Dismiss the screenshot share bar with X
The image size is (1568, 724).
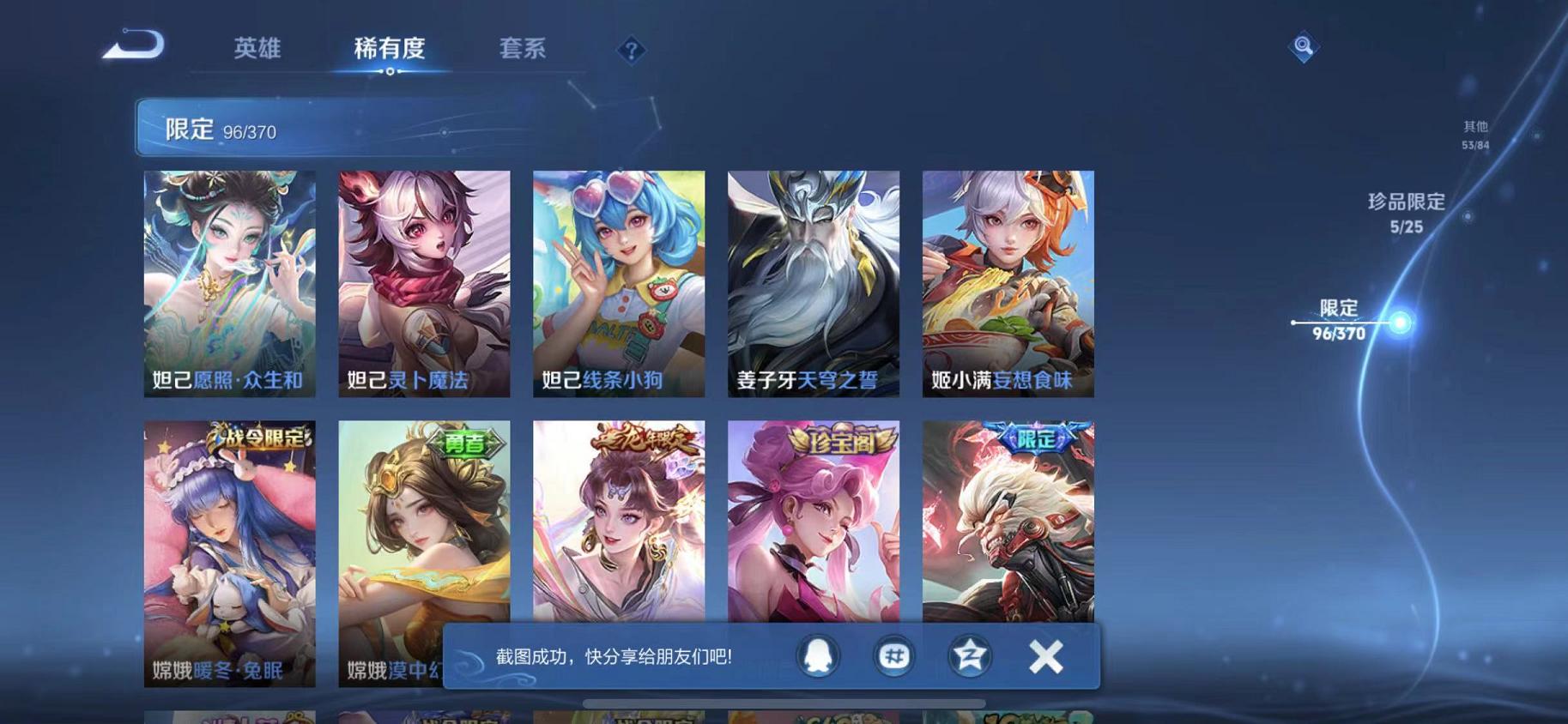(1046, 655)
